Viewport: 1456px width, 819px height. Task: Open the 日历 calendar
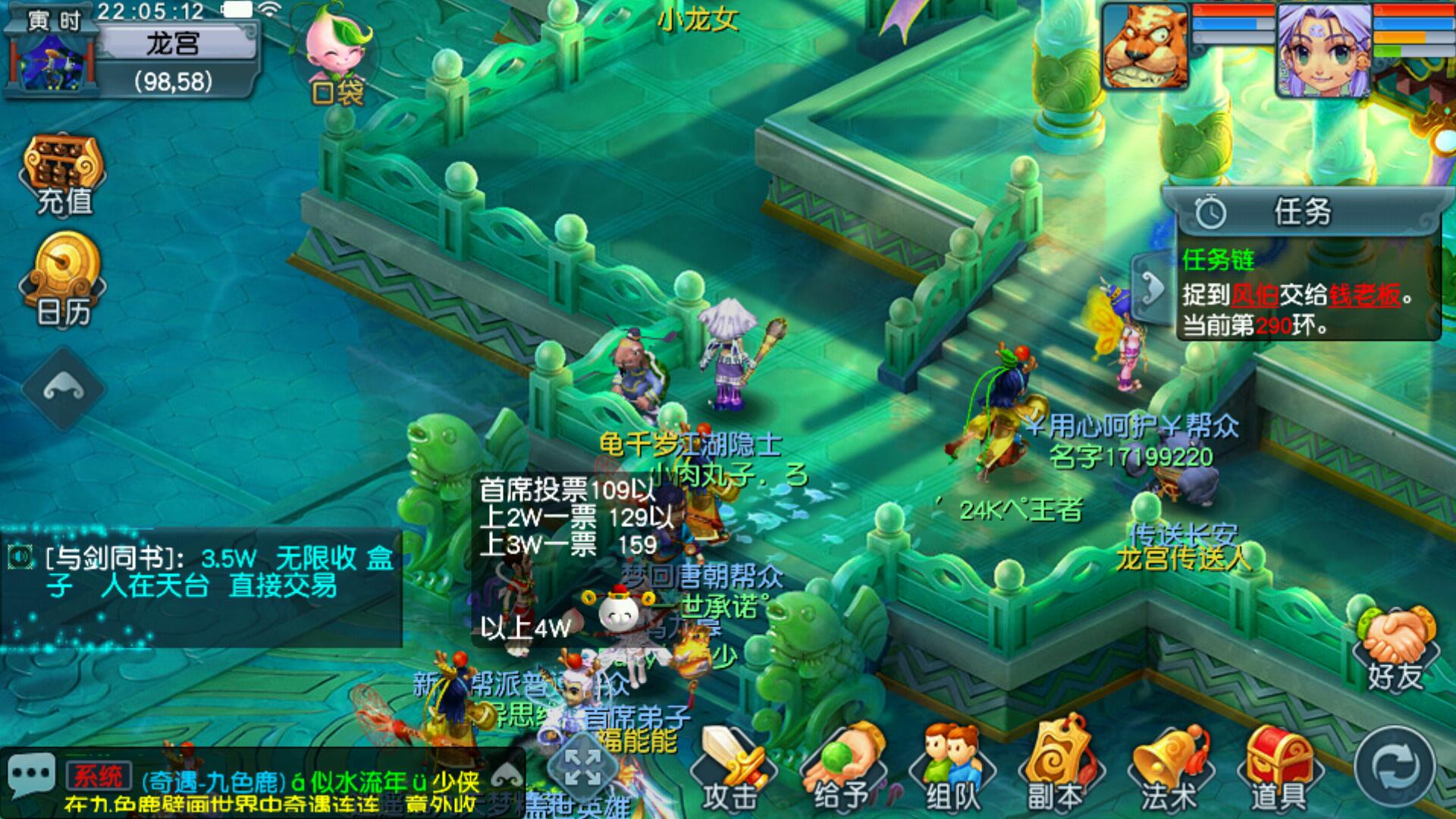point(64,281)
